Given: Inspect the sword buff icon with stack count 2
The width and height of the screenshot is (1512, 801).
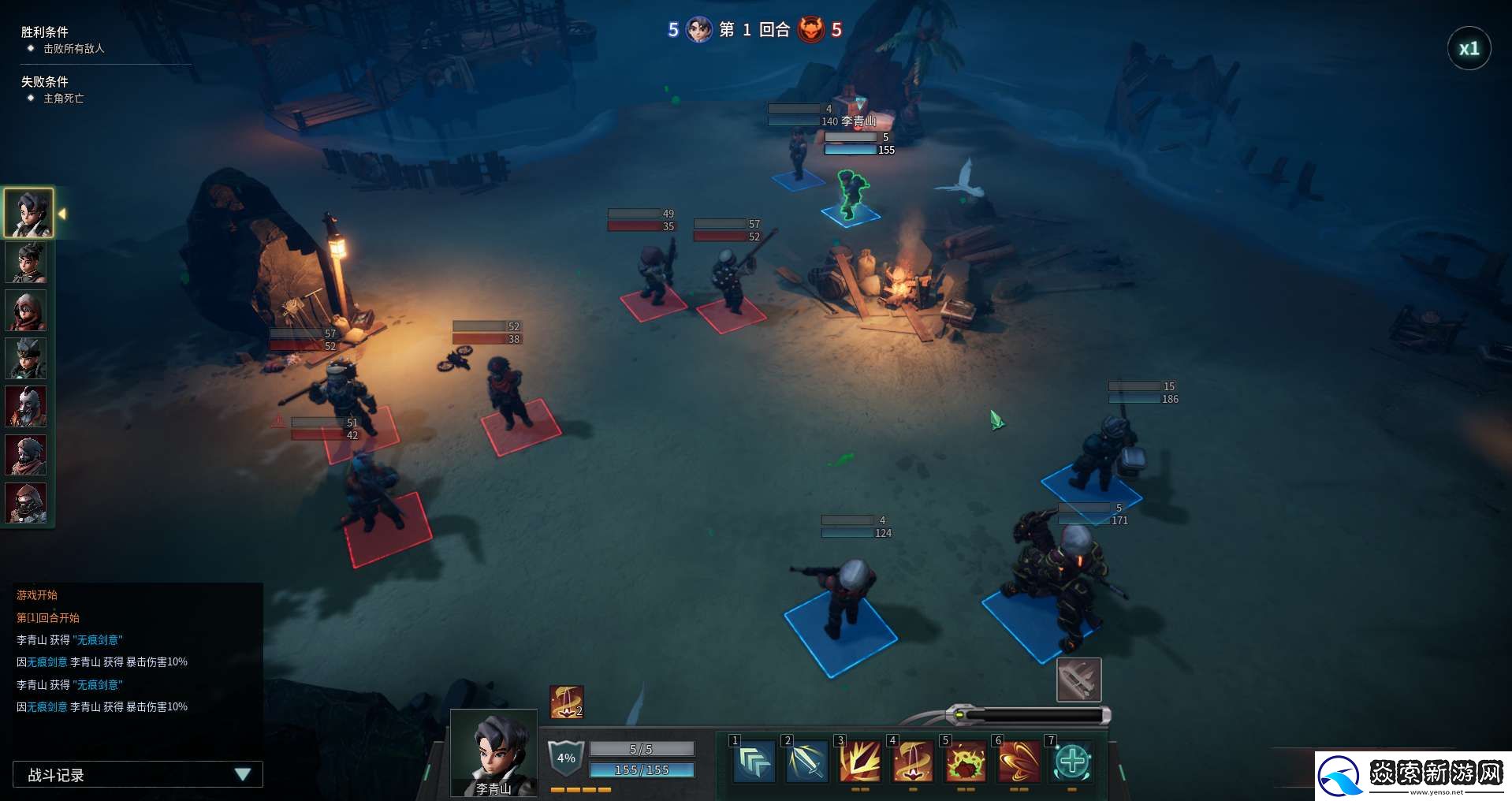Looking at the screenshot, I should (566, 702).
